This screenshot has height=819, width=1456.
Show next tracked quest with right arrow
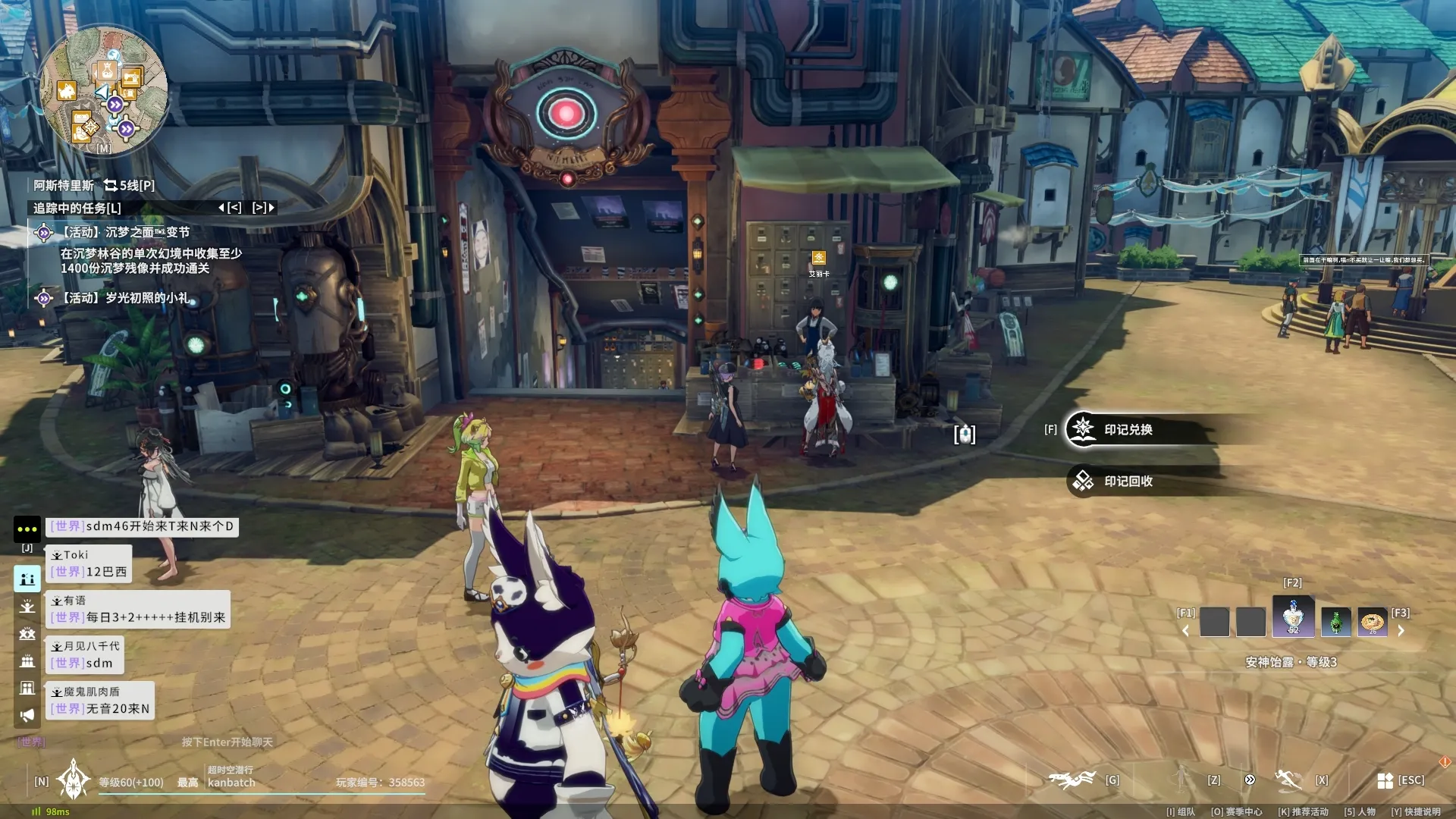click(263, 207)
